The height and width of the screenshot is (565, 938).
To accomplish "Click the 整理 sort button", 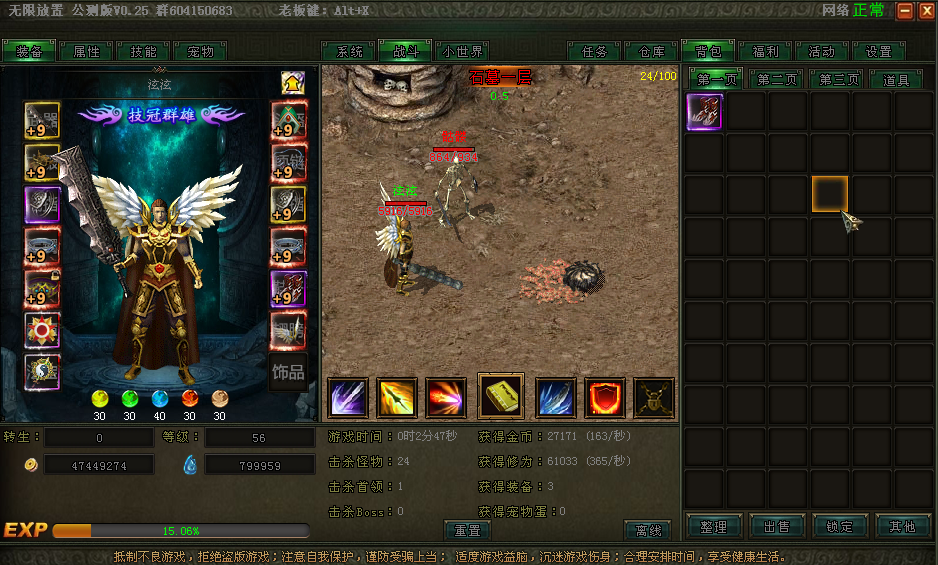I will click(x=713, y=526).
